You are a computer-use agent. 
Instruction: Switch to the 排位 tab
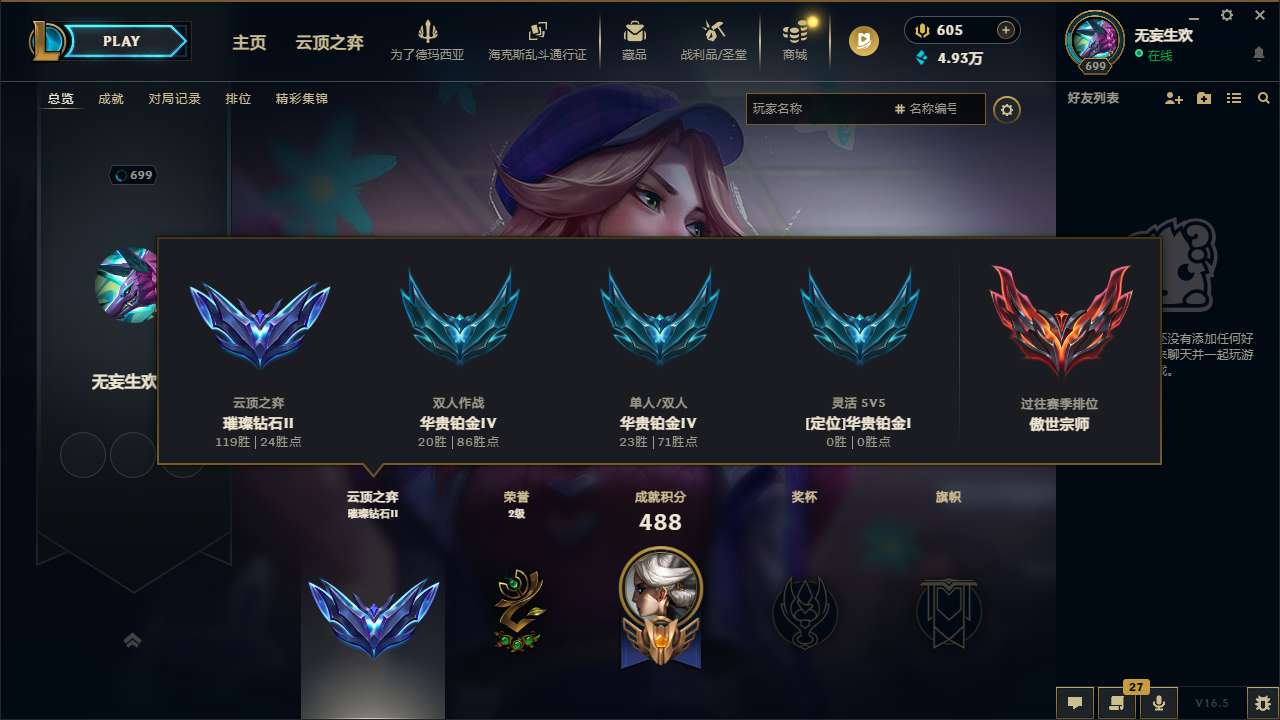239,98
